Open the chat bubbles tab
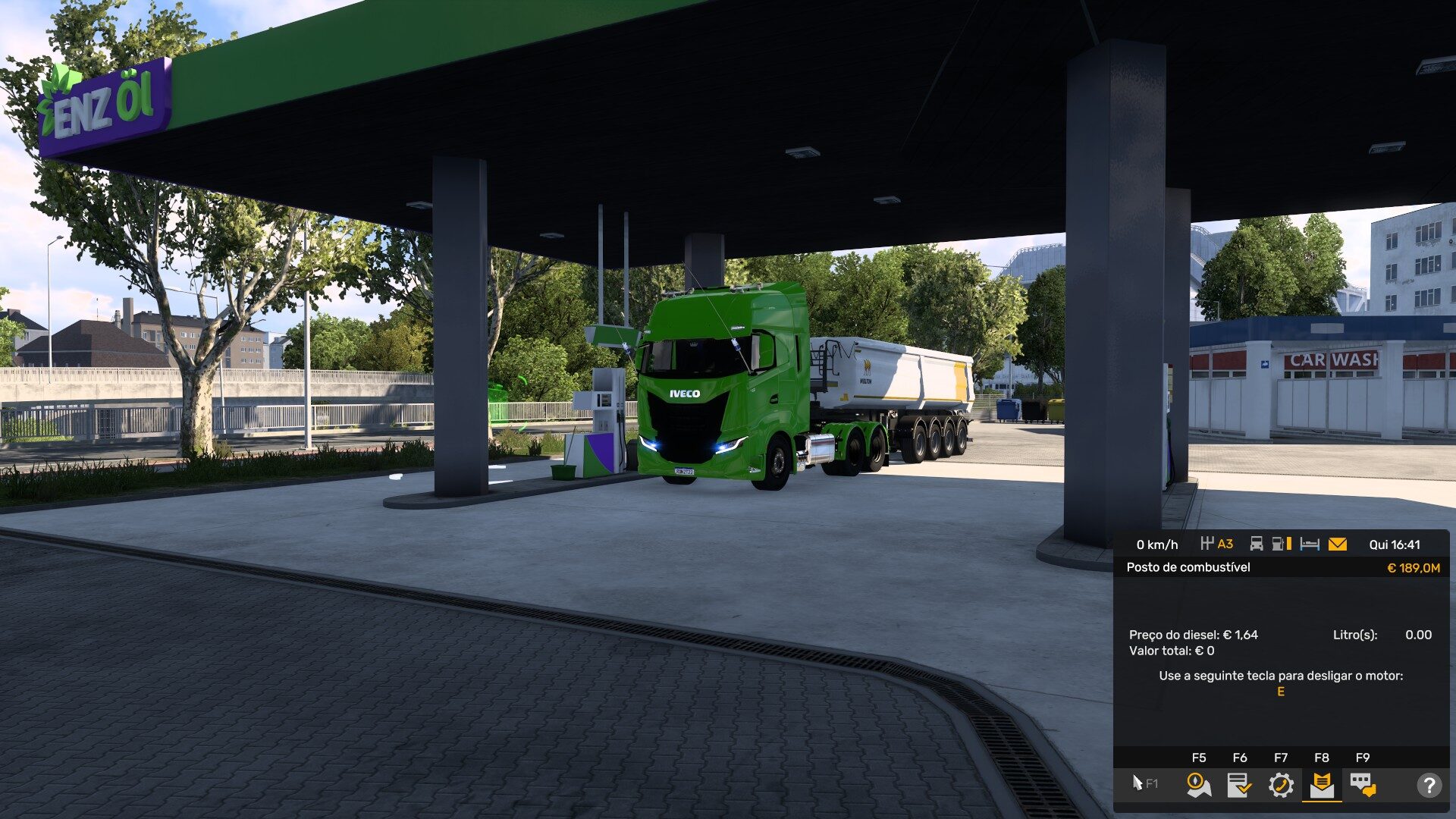1456x819 pixels. pyautogui.click(x=1363, y=784)
